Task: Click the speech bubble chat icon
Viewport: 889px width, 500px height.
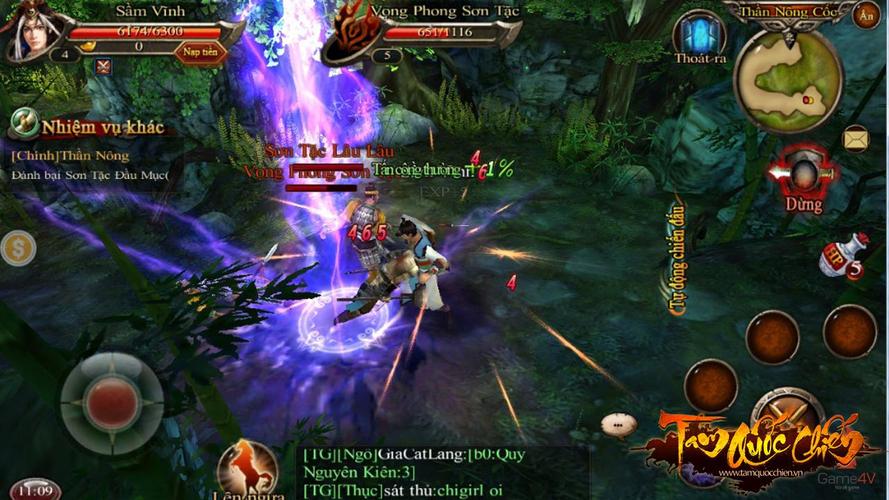Action: tap(618, 424)
